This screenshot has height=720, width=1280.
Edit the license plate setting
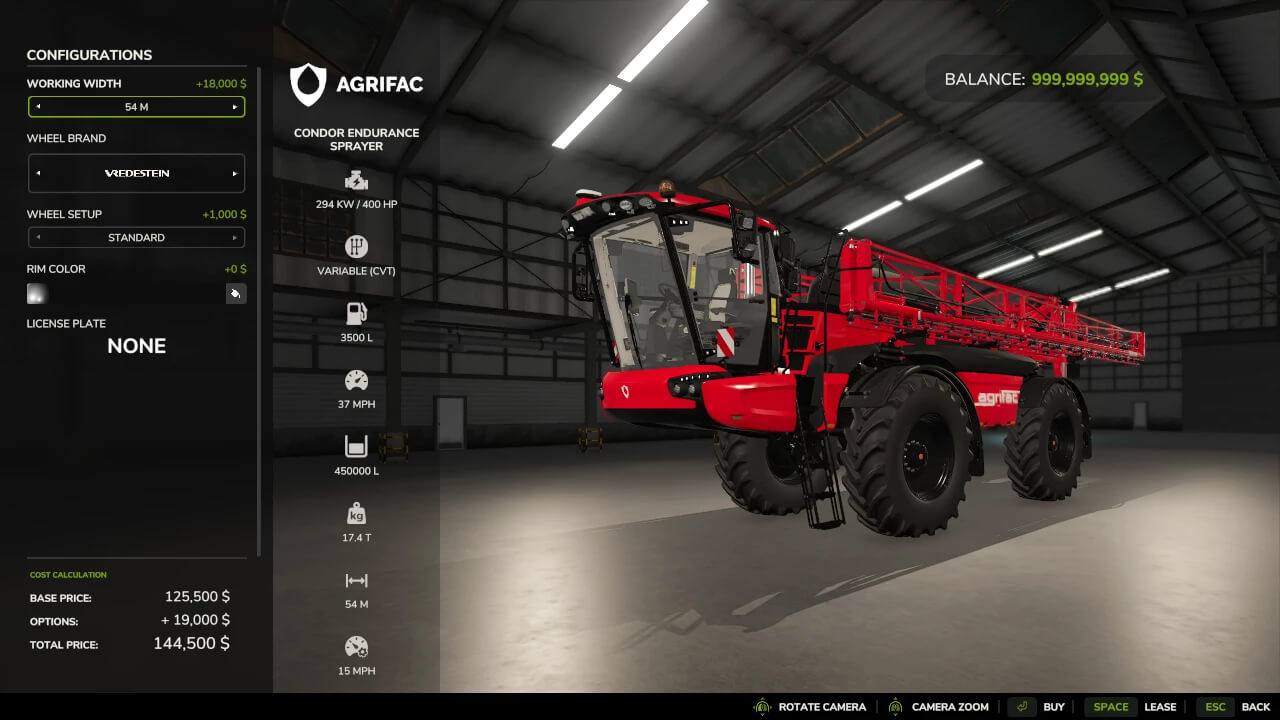point(136,346)
